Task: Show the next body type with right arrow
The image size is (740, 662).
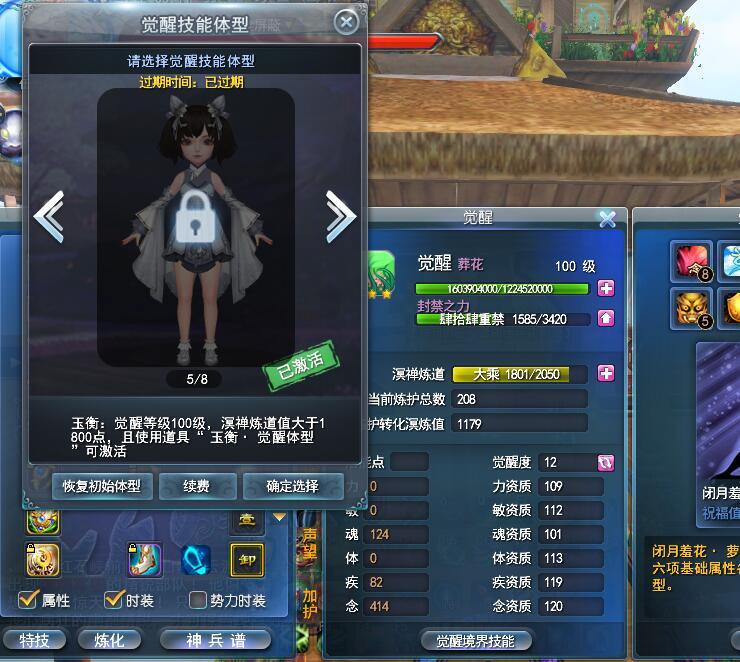Action: click(x=340, y=214)
